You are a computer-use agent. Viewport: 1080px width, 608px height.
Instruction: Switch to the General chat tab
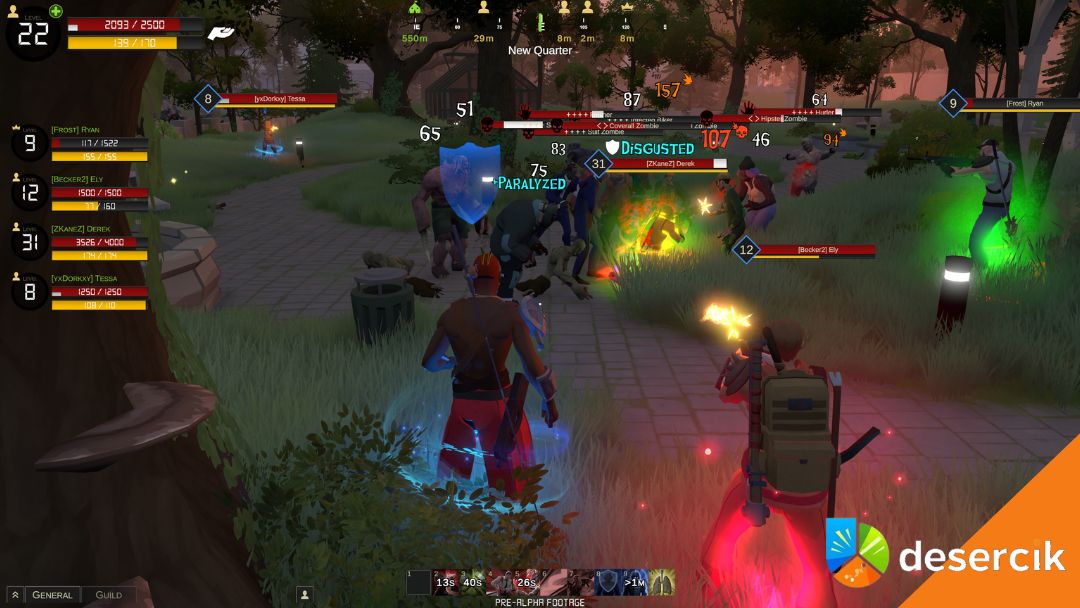click(52, 595)
